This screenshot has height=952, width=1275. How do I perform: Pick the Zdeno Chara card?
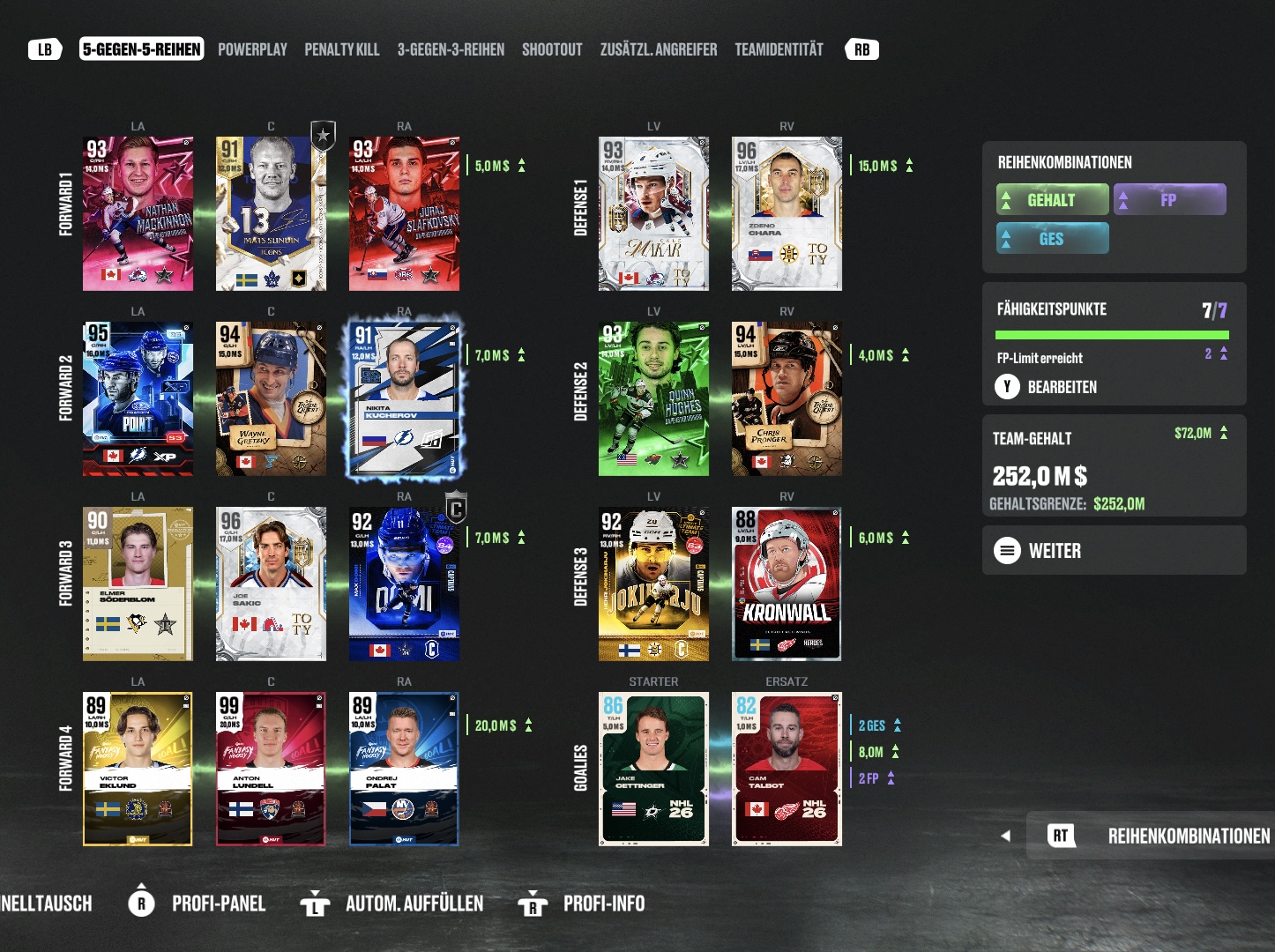(x=787, y=213)
